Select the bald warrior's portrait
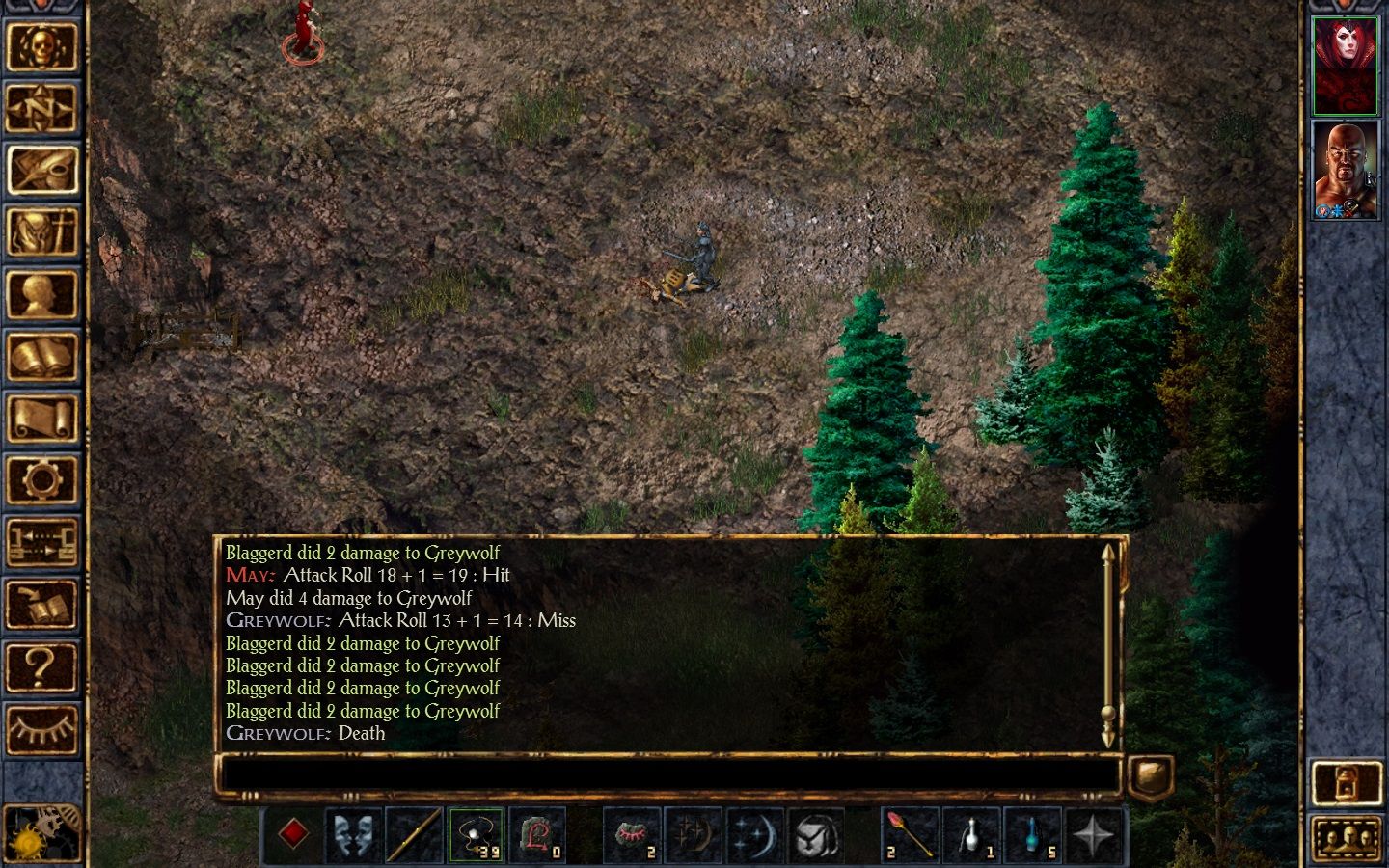The image size is (1389, 868). pyautogui.click(x=1345, y=170)
